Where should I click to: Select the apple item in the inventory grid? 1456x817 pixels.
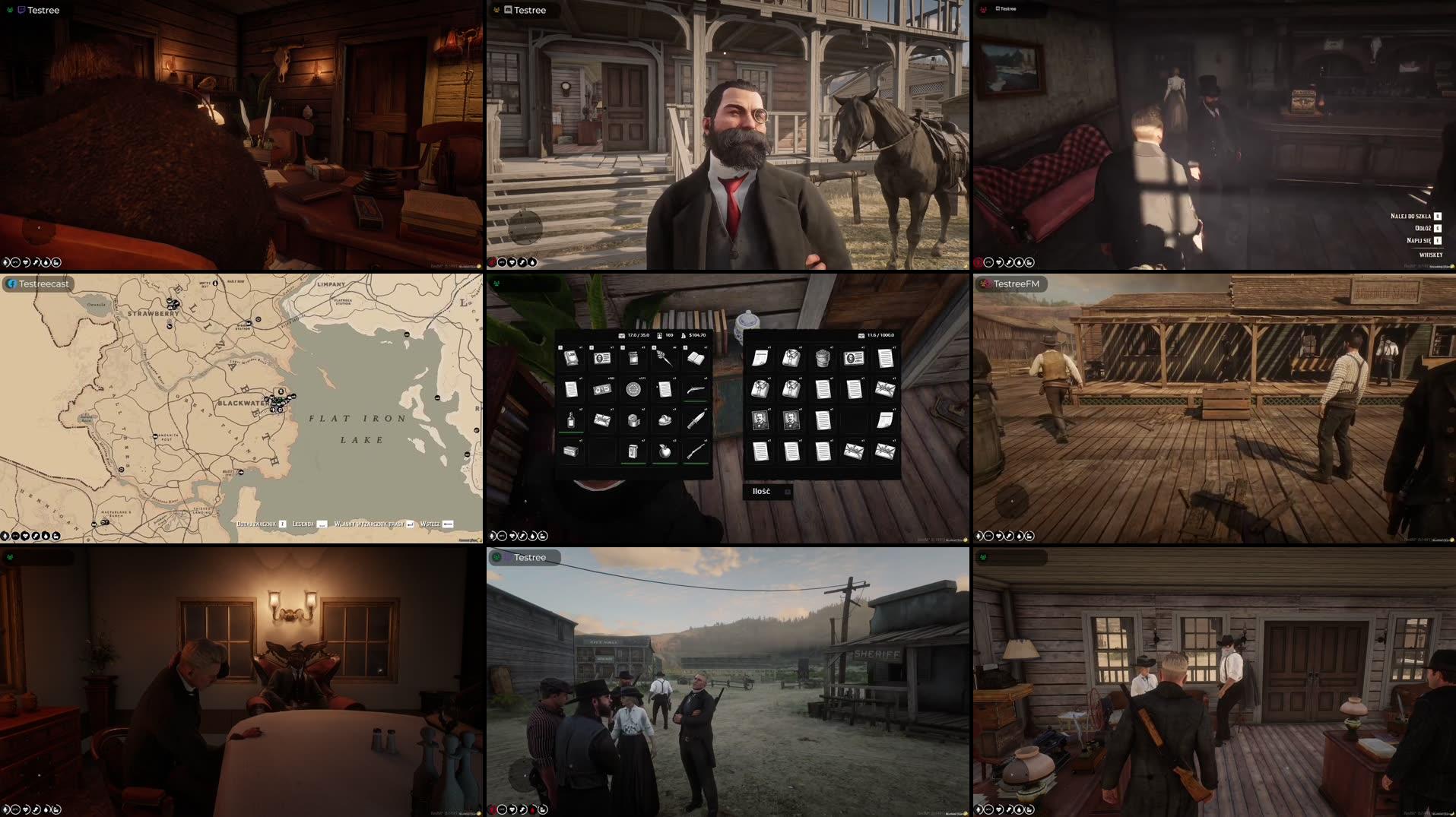[664, 451]
